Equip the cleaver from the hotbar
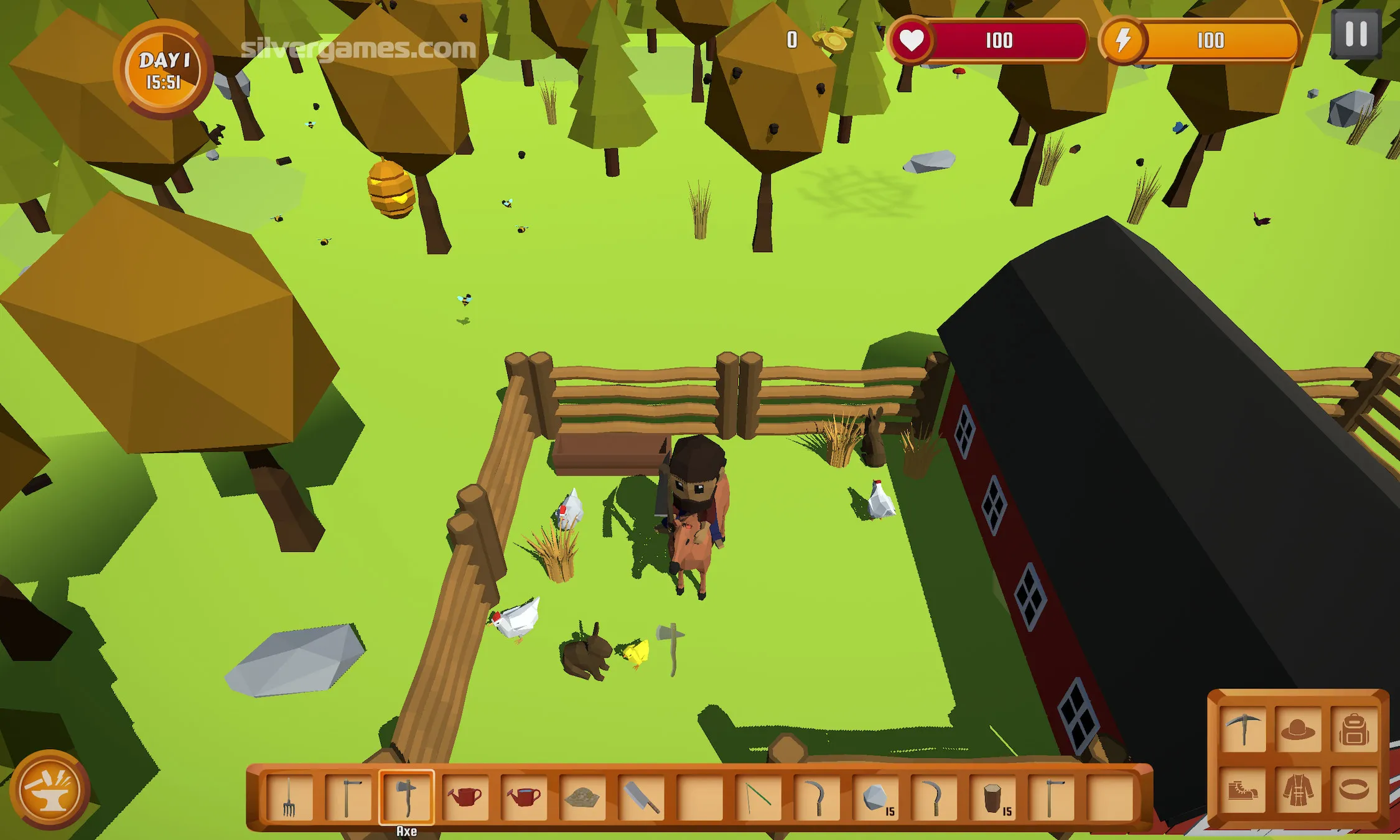The width and height of the screenshot is (1400, 840). pyautogui.click(x=641, y=797)
